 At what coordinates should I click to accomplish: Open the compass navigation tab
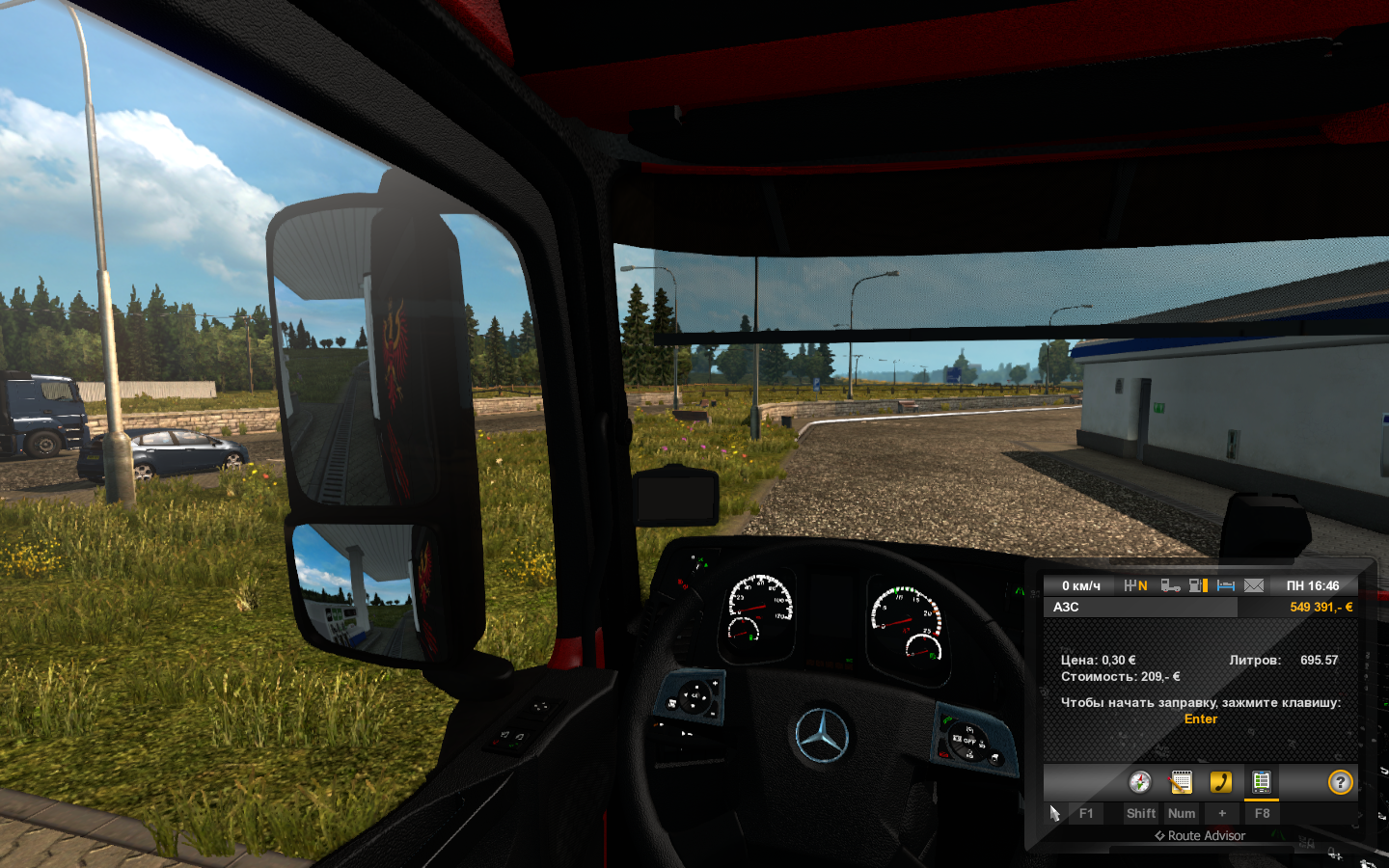point(1140,782)
